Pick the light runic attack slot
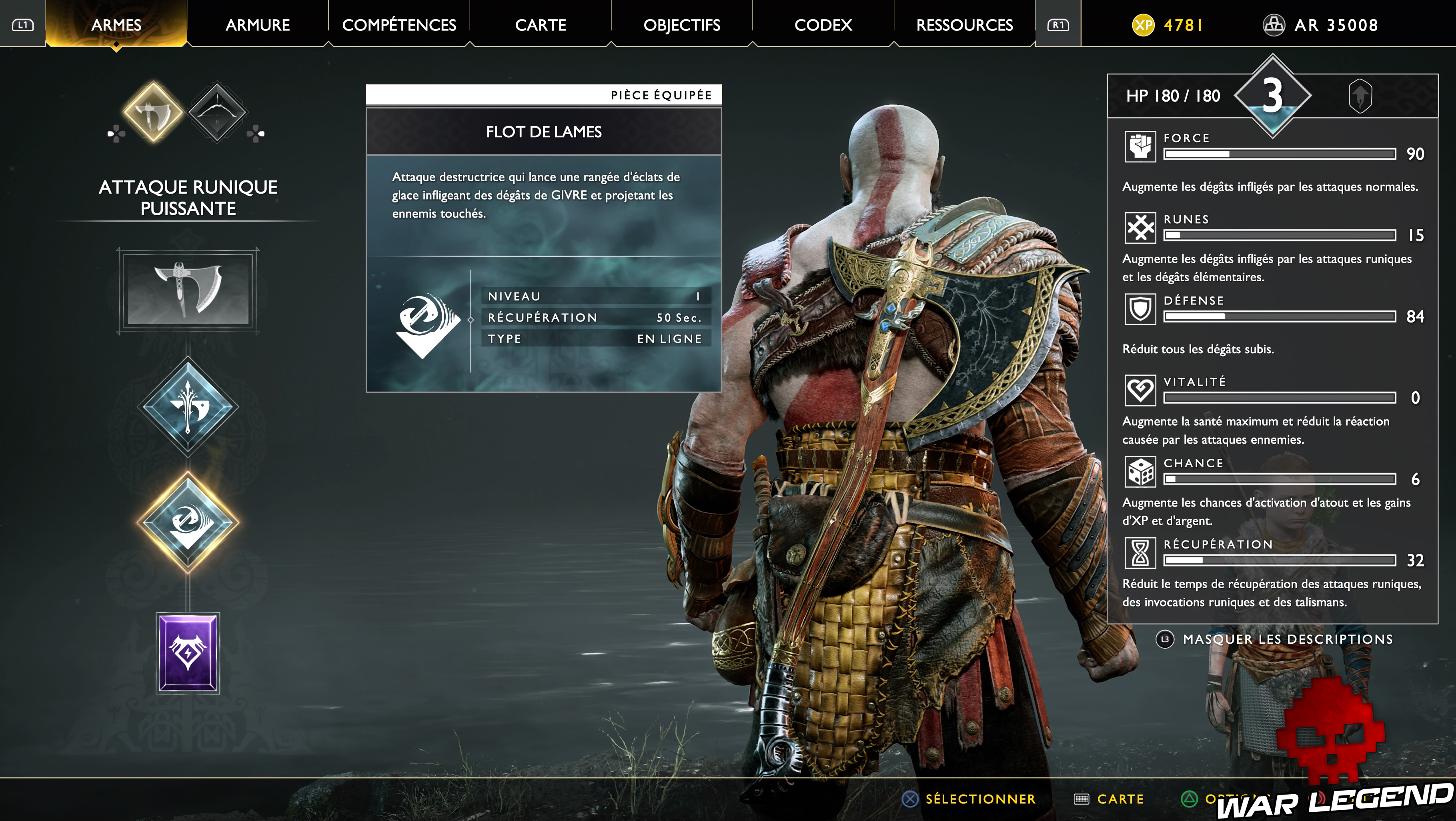1456x821 pixels. click(188, 406)
